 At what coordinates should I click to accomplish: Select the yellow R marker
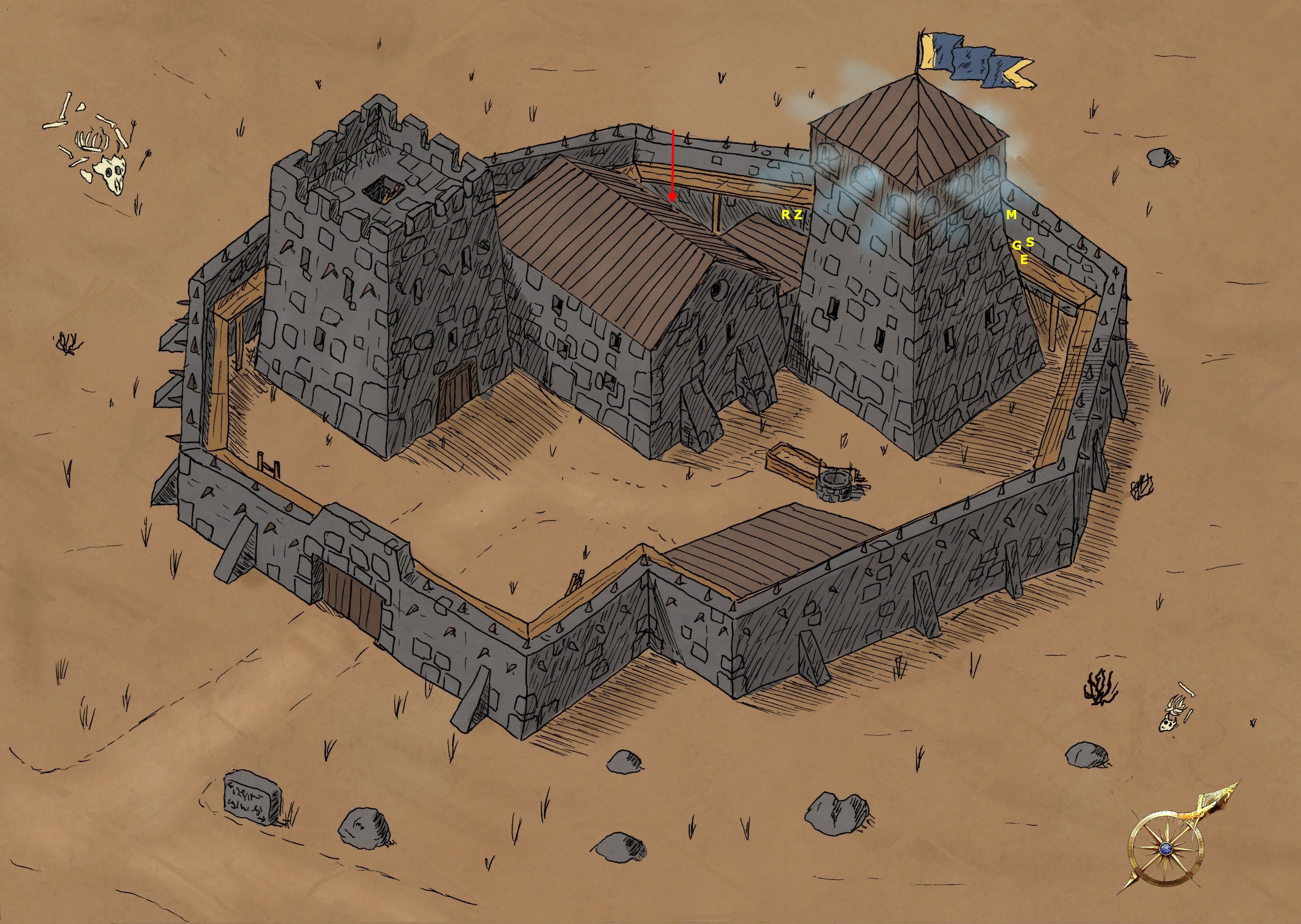point(785,215)
